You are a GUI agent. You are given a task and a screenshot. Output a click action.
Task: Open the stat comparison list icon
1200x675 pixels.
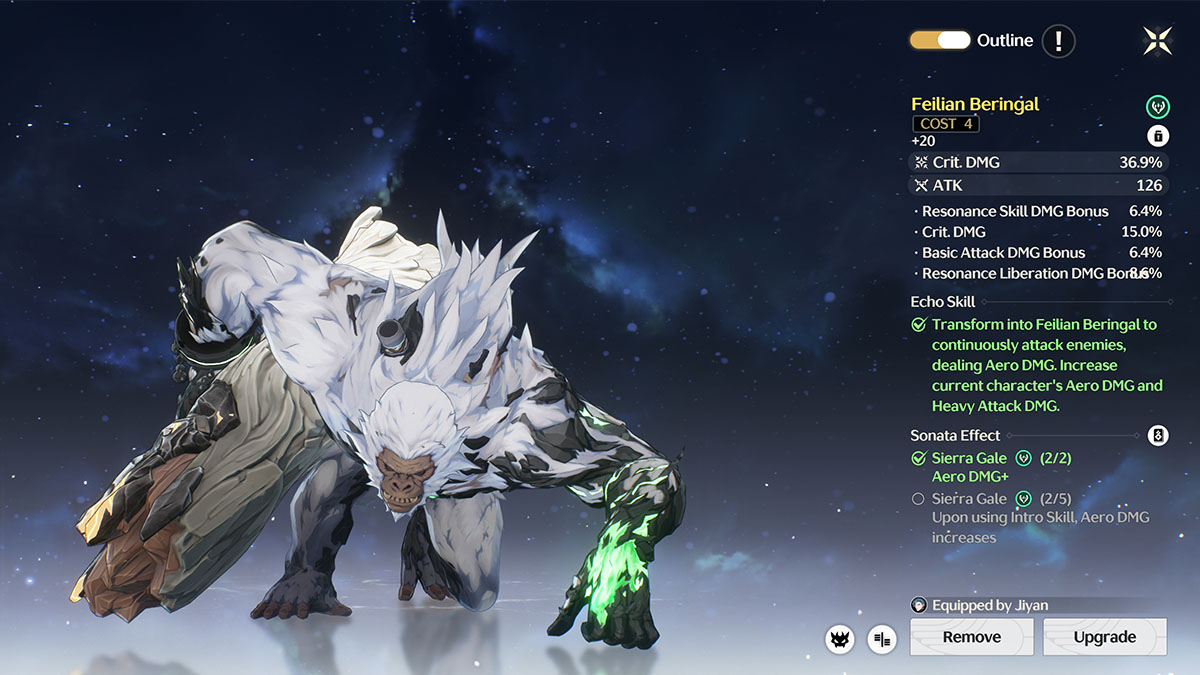[x=882, y=638]
